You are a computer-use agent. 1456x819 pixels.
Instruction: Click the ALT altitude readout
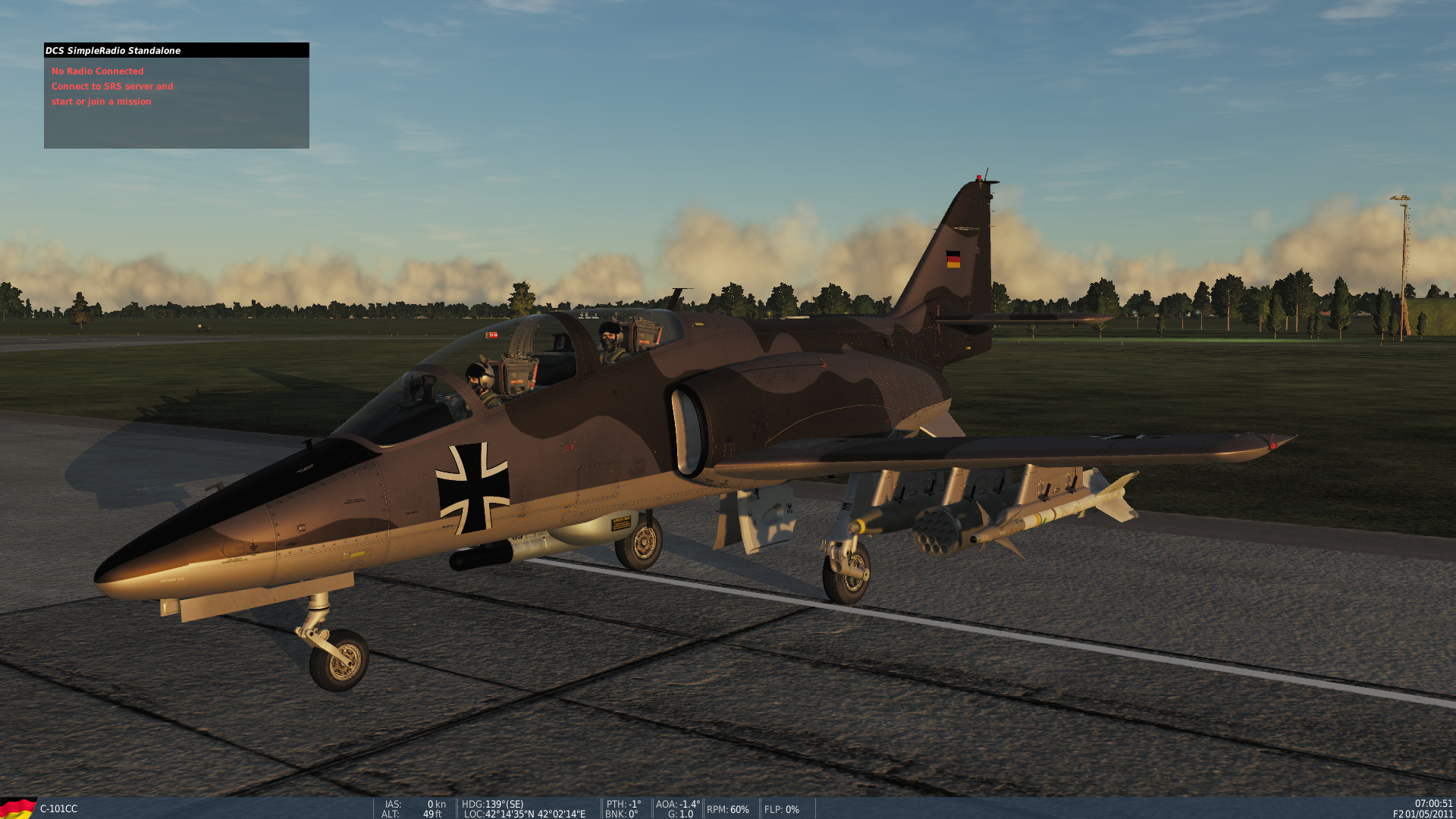413,814
